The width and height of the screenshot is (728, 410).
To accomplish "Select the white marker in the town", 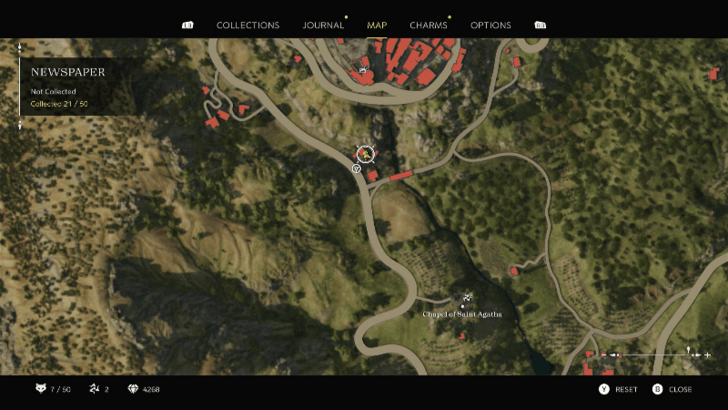I will [362, 70].
